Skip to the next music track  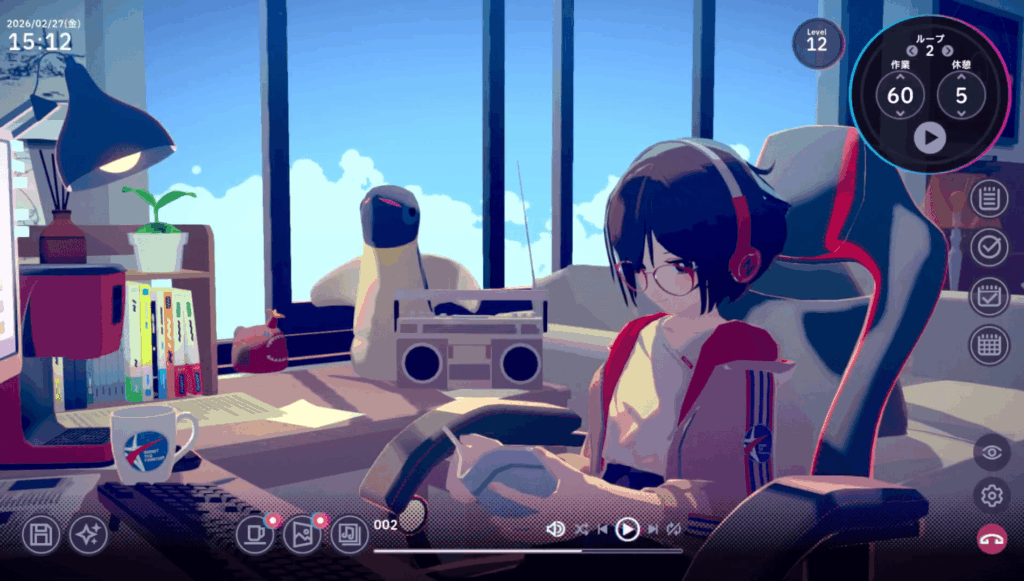coord(652,529)
